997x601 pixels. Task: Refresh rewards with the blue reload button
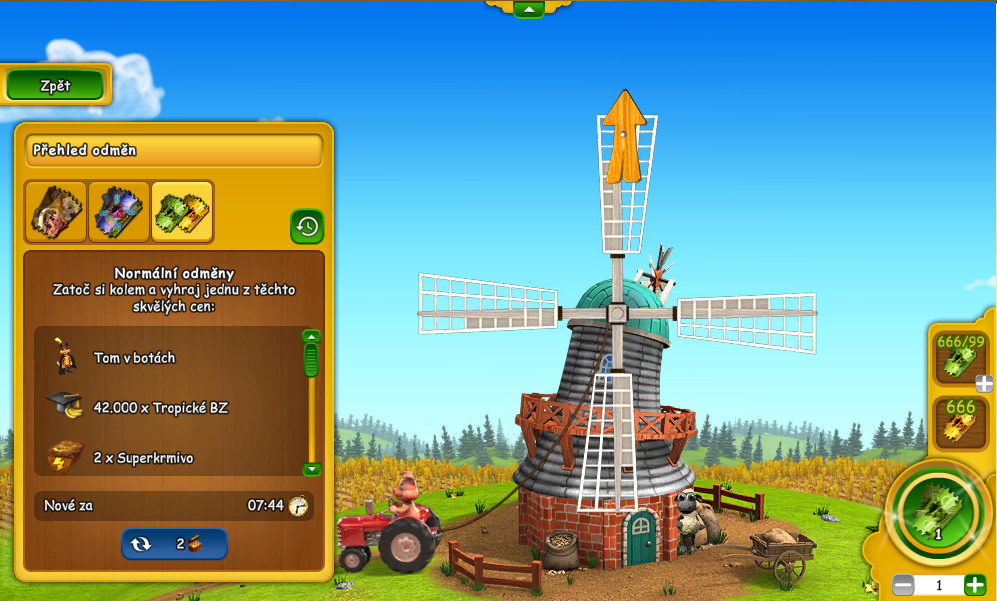coord(174,544)
